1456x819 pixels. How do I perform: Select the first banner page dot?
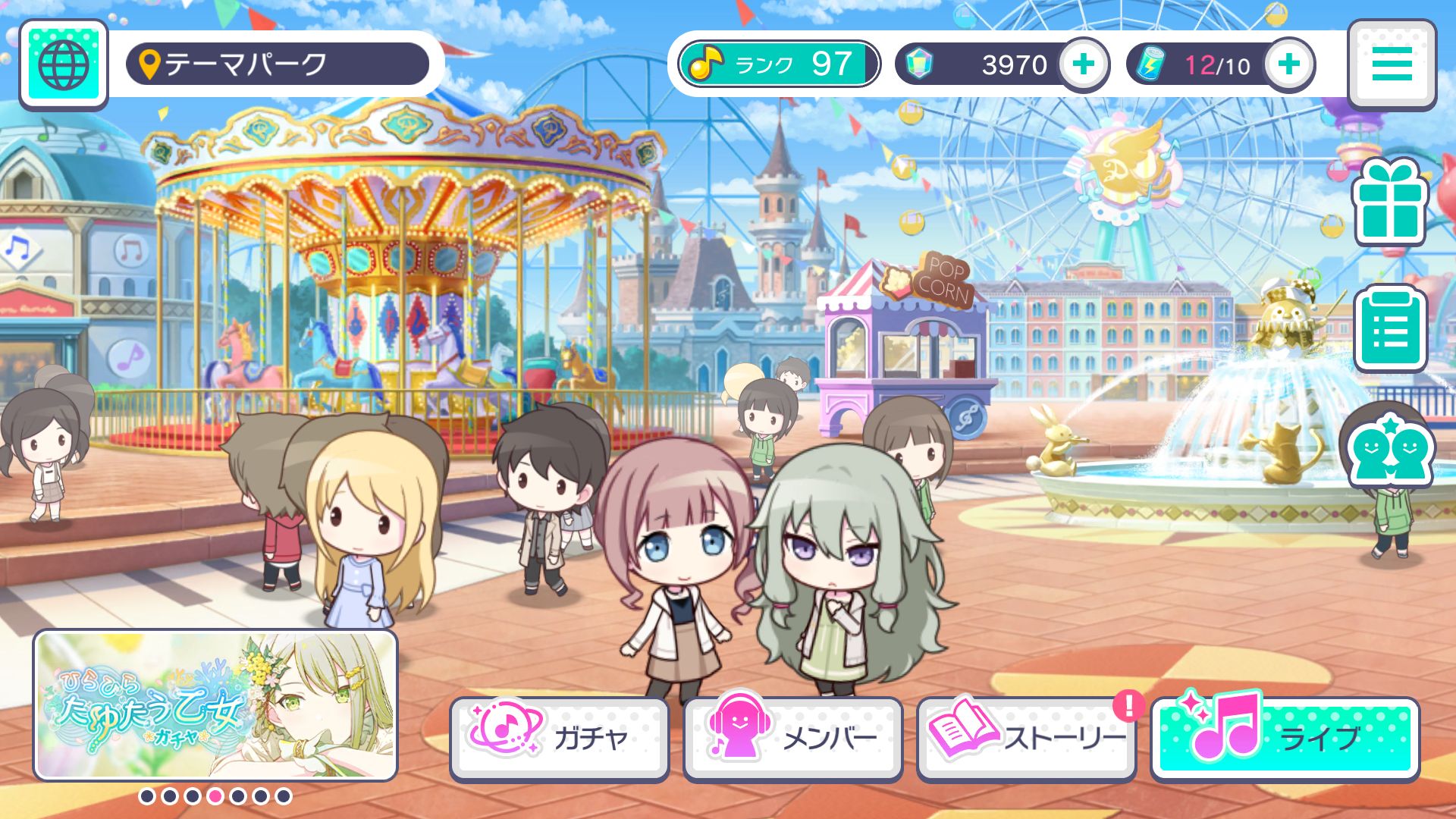(147, 796)
